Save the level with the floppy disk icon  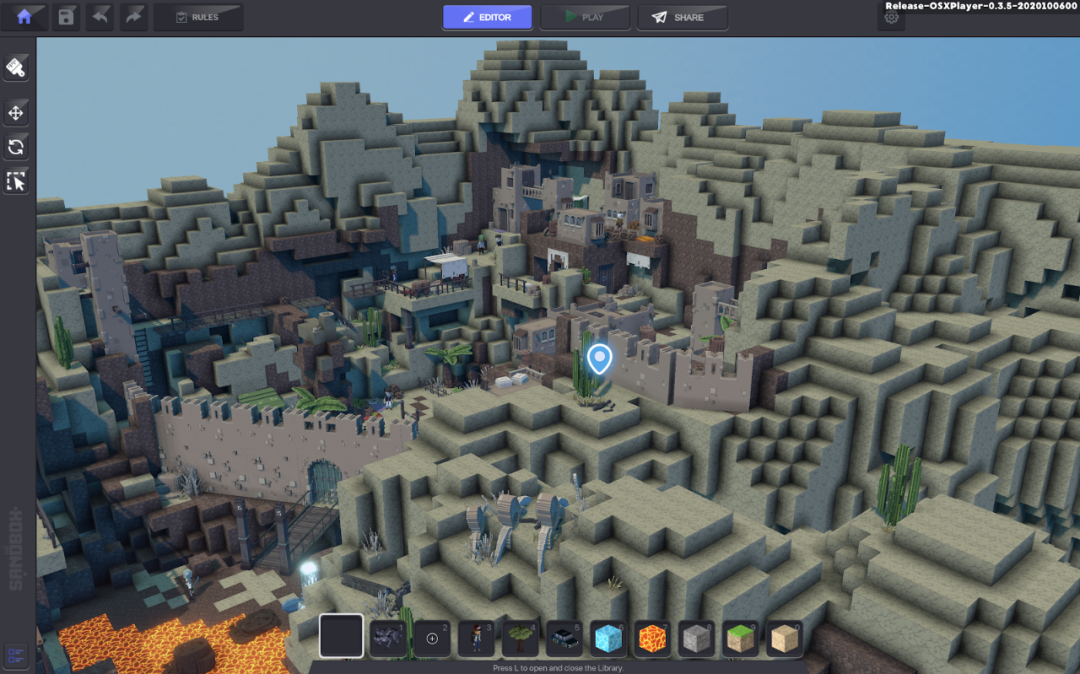66,17
